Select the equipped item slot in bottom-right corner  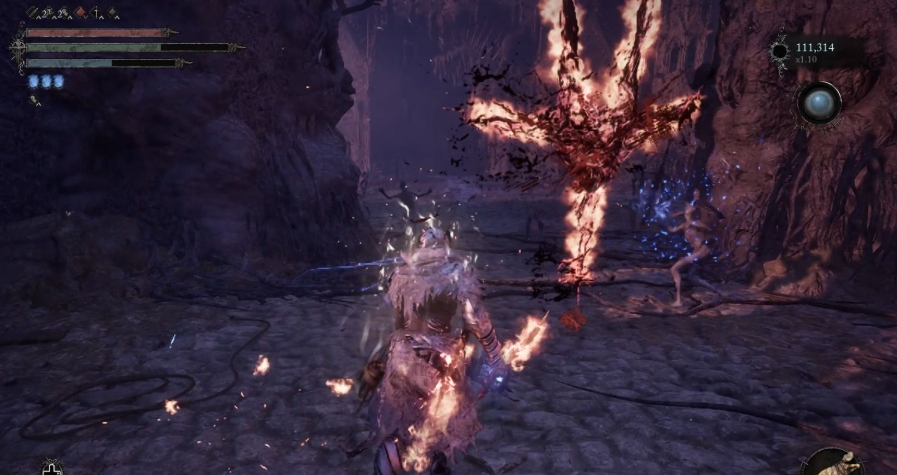pyautogui.click(x=835, y=461)
